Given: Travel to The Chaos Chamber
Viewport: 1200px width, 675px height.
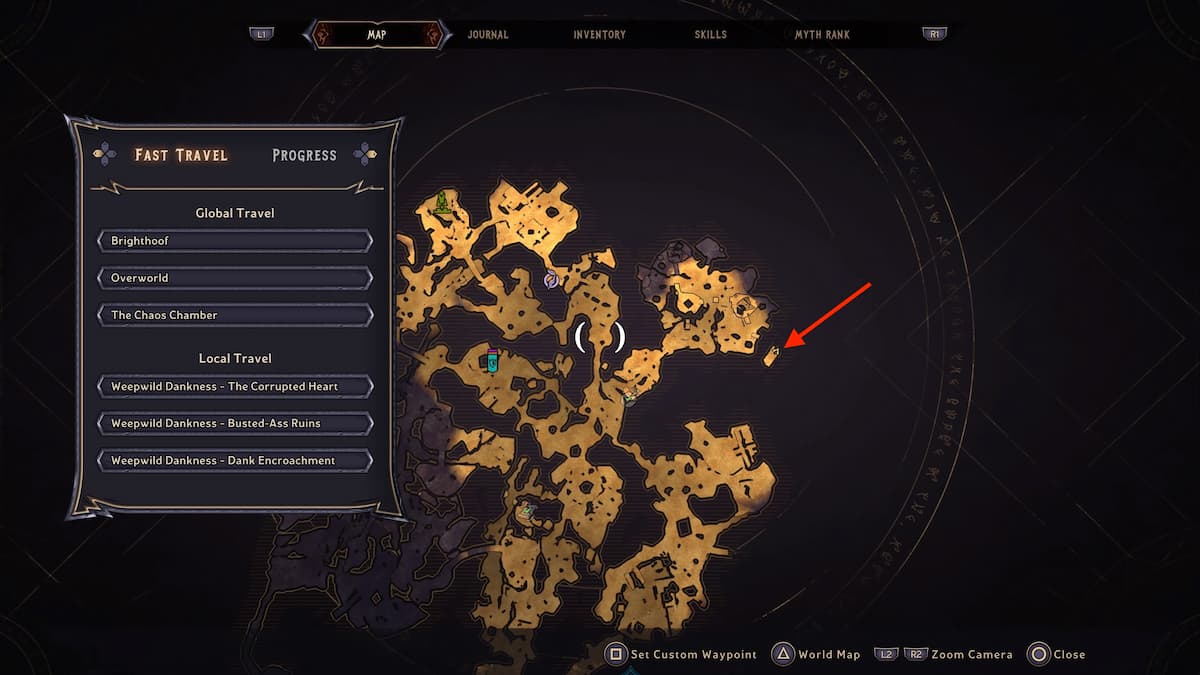Looking at the screenshot, I should [x=235, y=315].
